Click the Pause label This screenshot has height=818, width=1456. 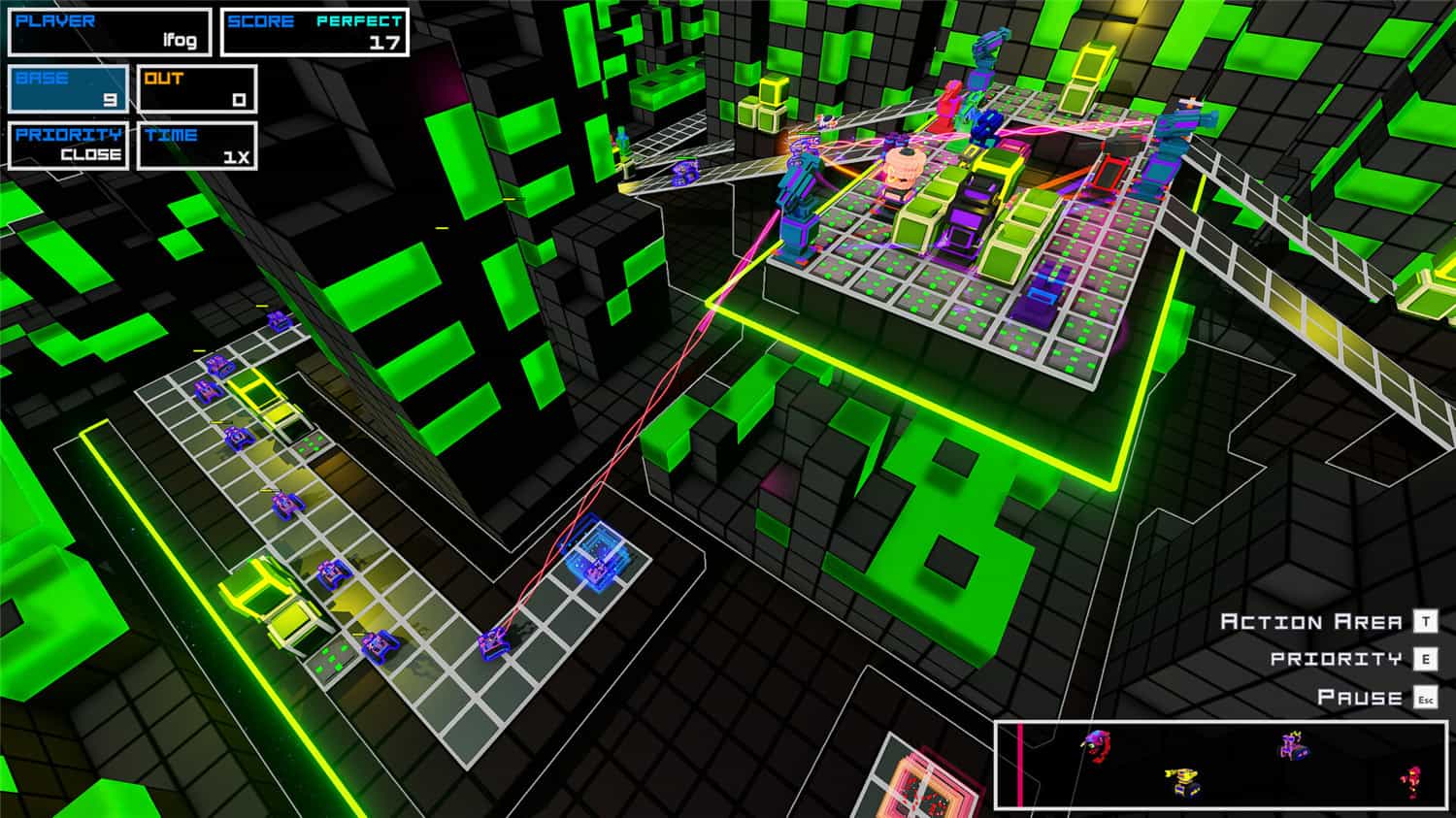coord(1359,698)
